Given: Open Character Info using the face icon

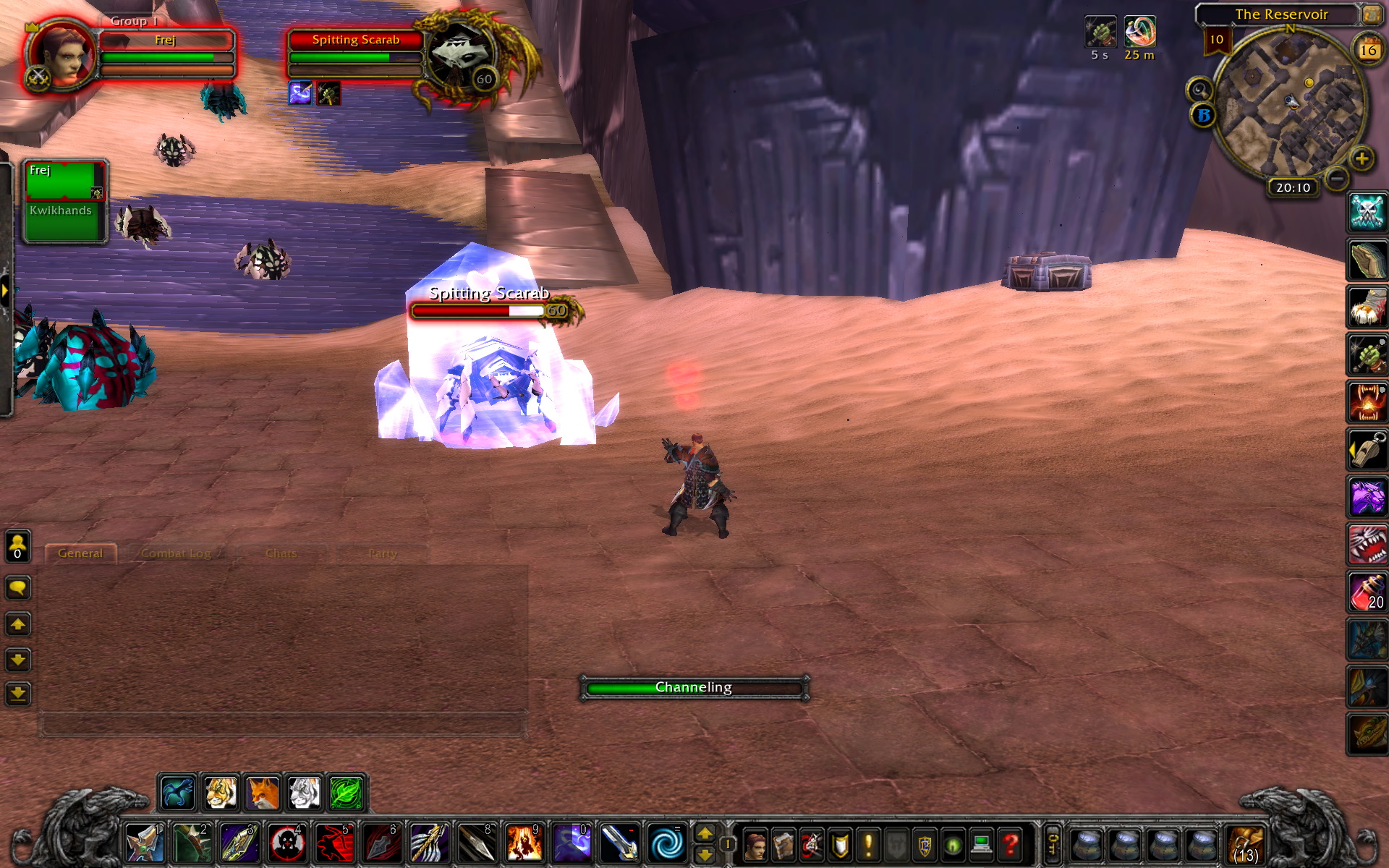Looking at the screenshot, I should coord(755,844).
